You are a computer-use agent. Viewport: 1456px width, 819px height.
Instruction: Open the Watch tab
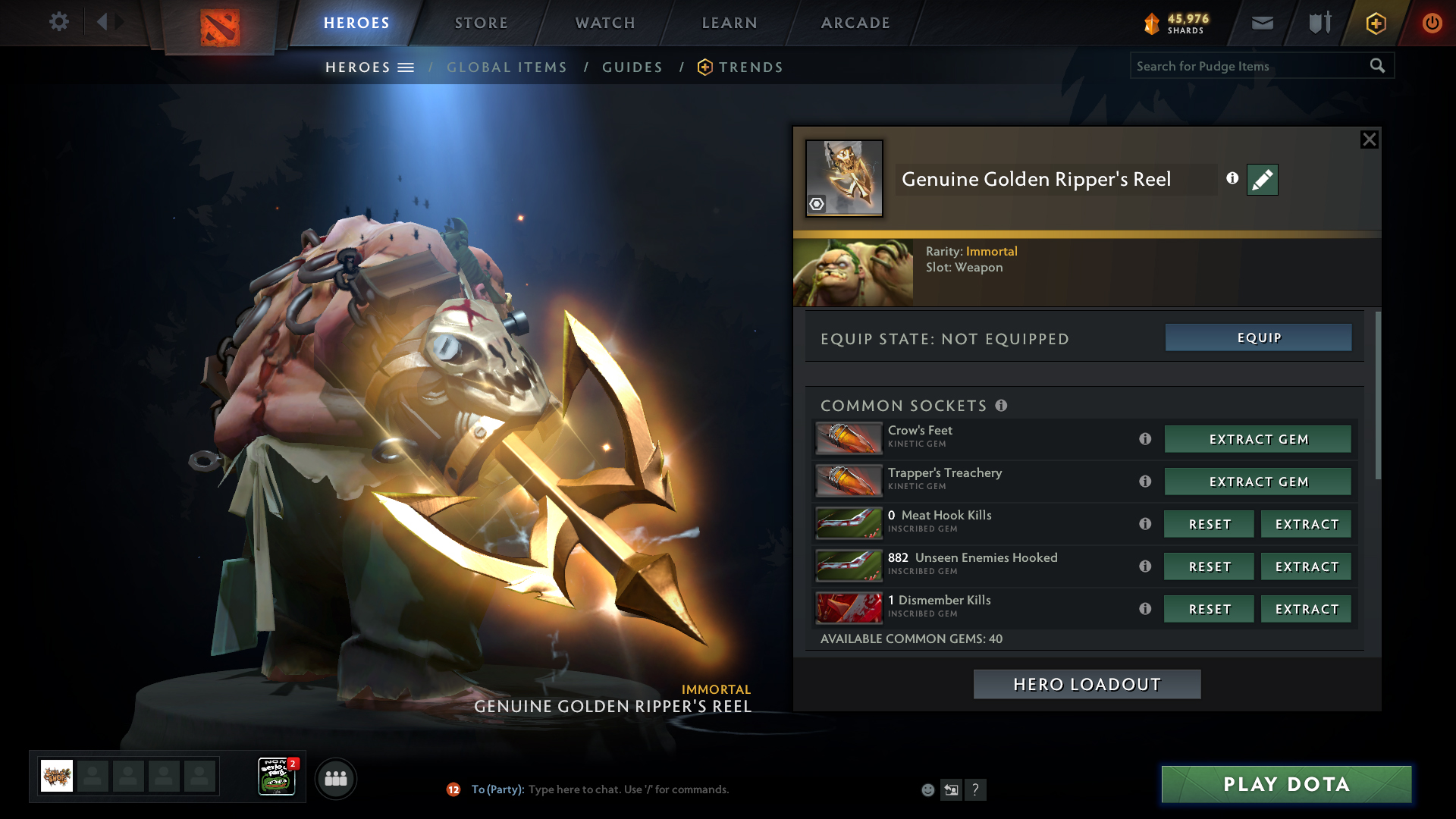(605, 23)
